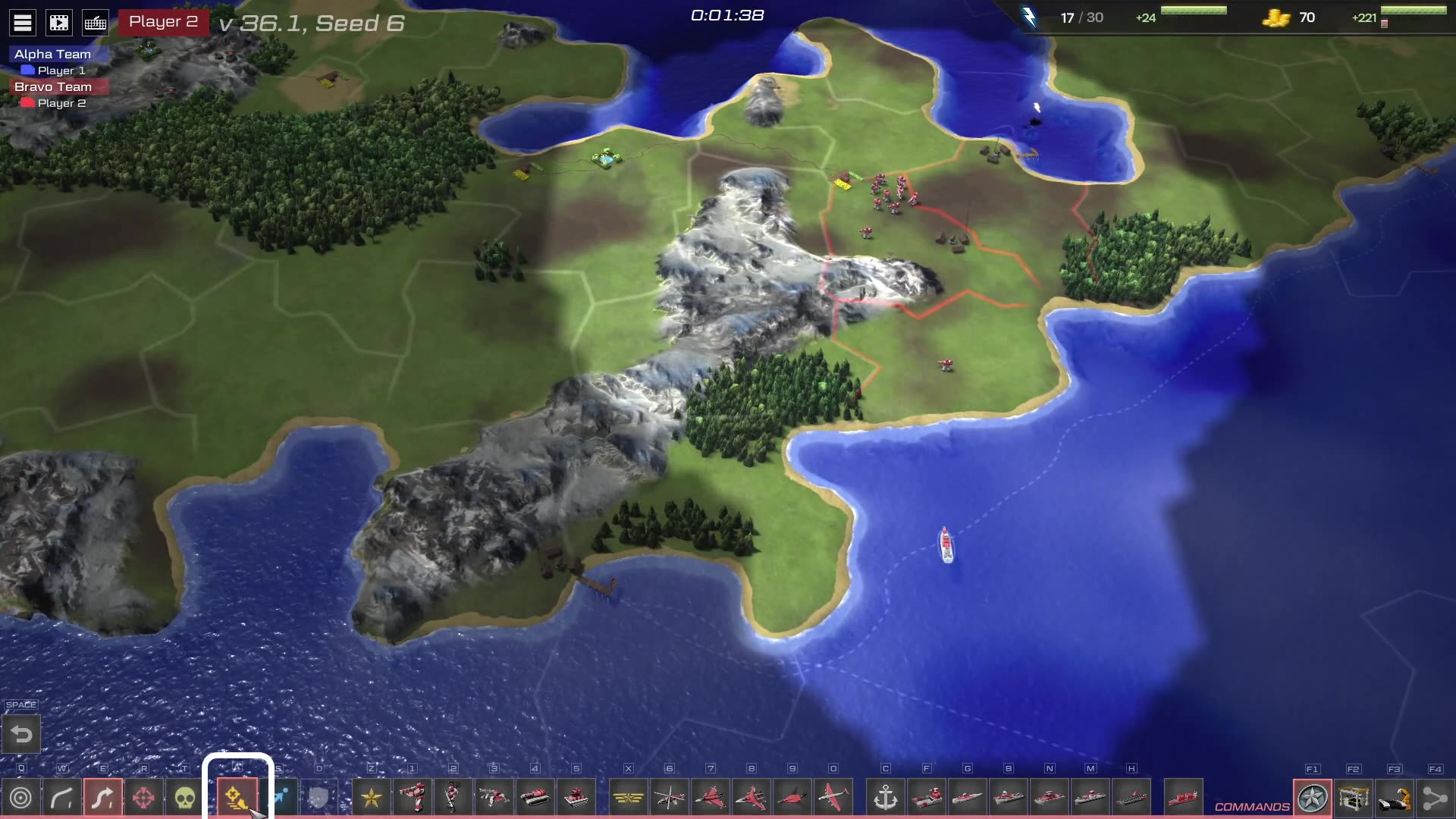Choose the skull kill command
1456x819 pixels.
tap(184, 798)
